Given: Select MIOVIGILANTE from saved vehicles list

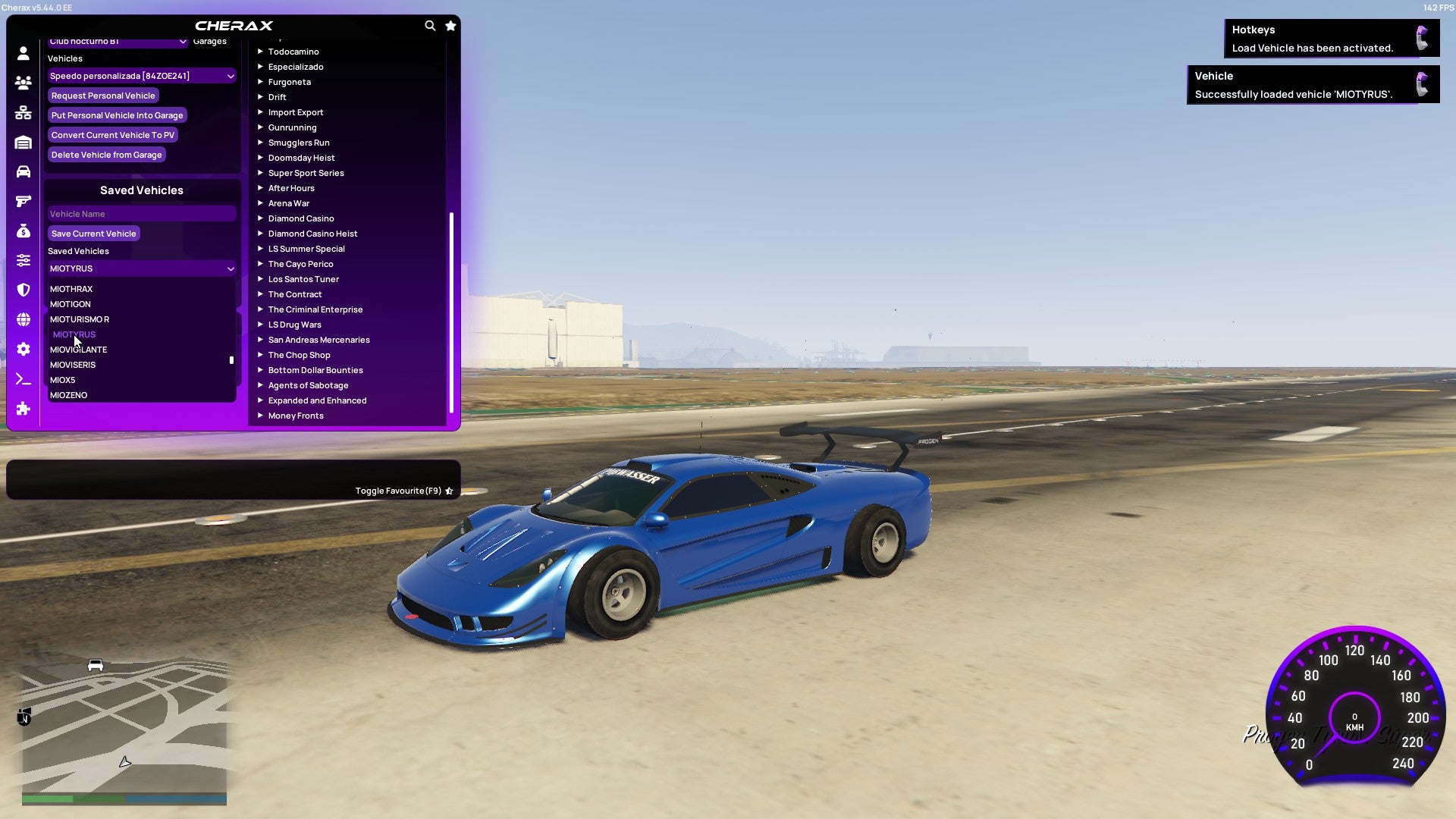Looking at the screenshot, I should (78, 350).
